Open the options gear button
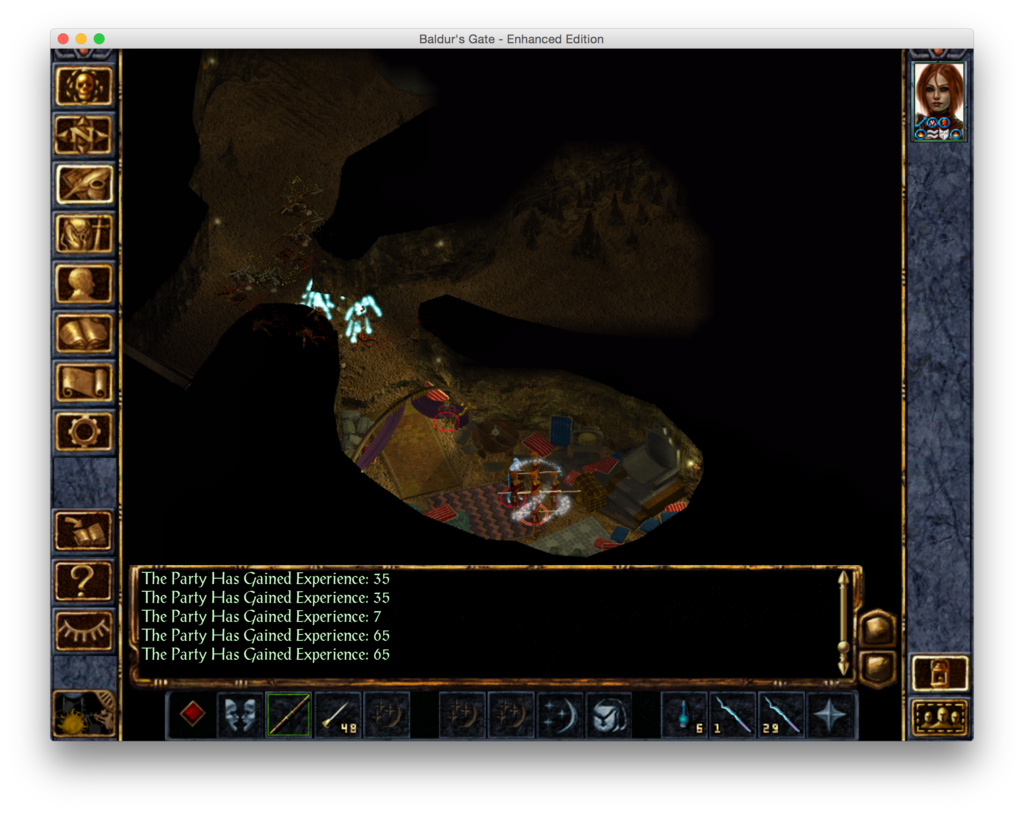The width and height of the screenshot is (1024, 813). (84, 431)
